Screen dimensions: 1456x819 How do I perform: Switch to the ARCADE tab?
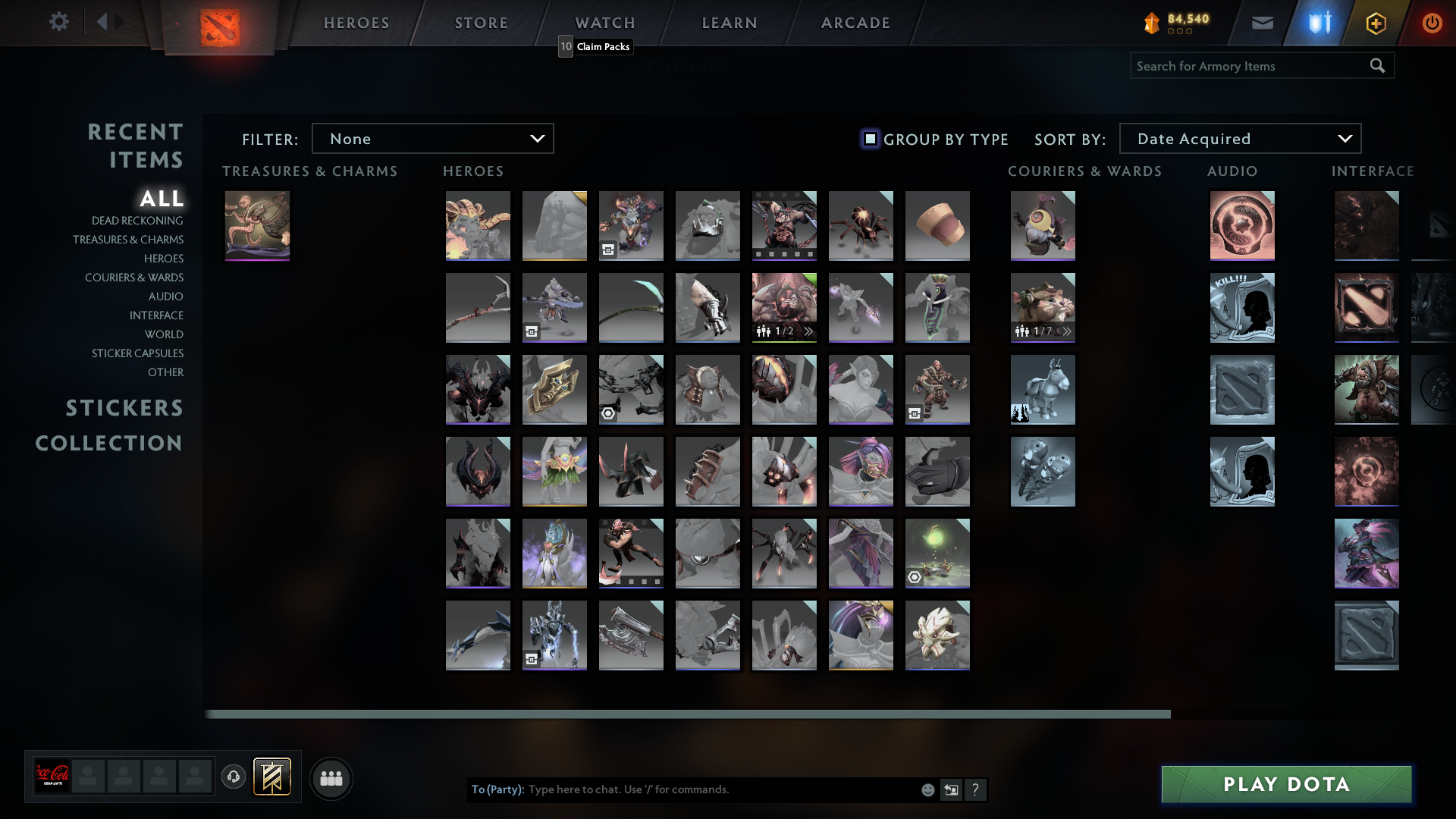click(x=855, y=23)
